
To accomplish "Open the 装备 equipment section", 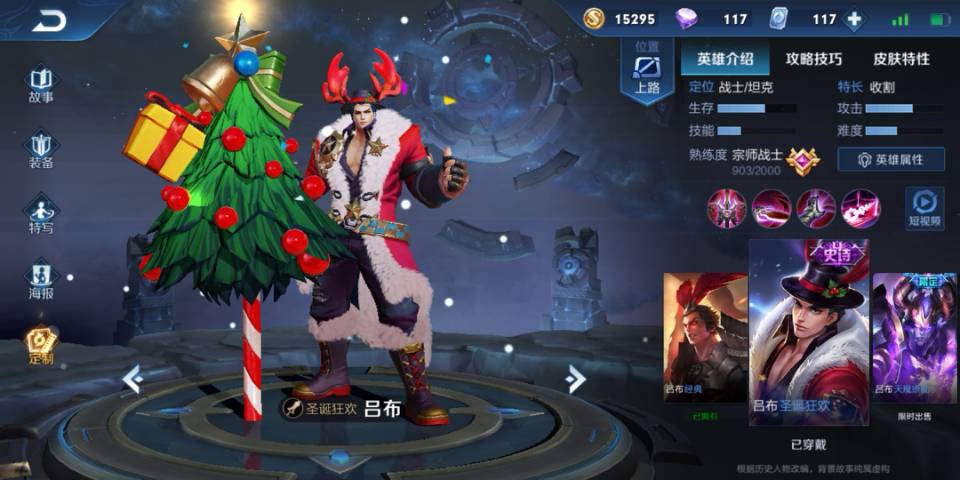I will tap(41, 147).
